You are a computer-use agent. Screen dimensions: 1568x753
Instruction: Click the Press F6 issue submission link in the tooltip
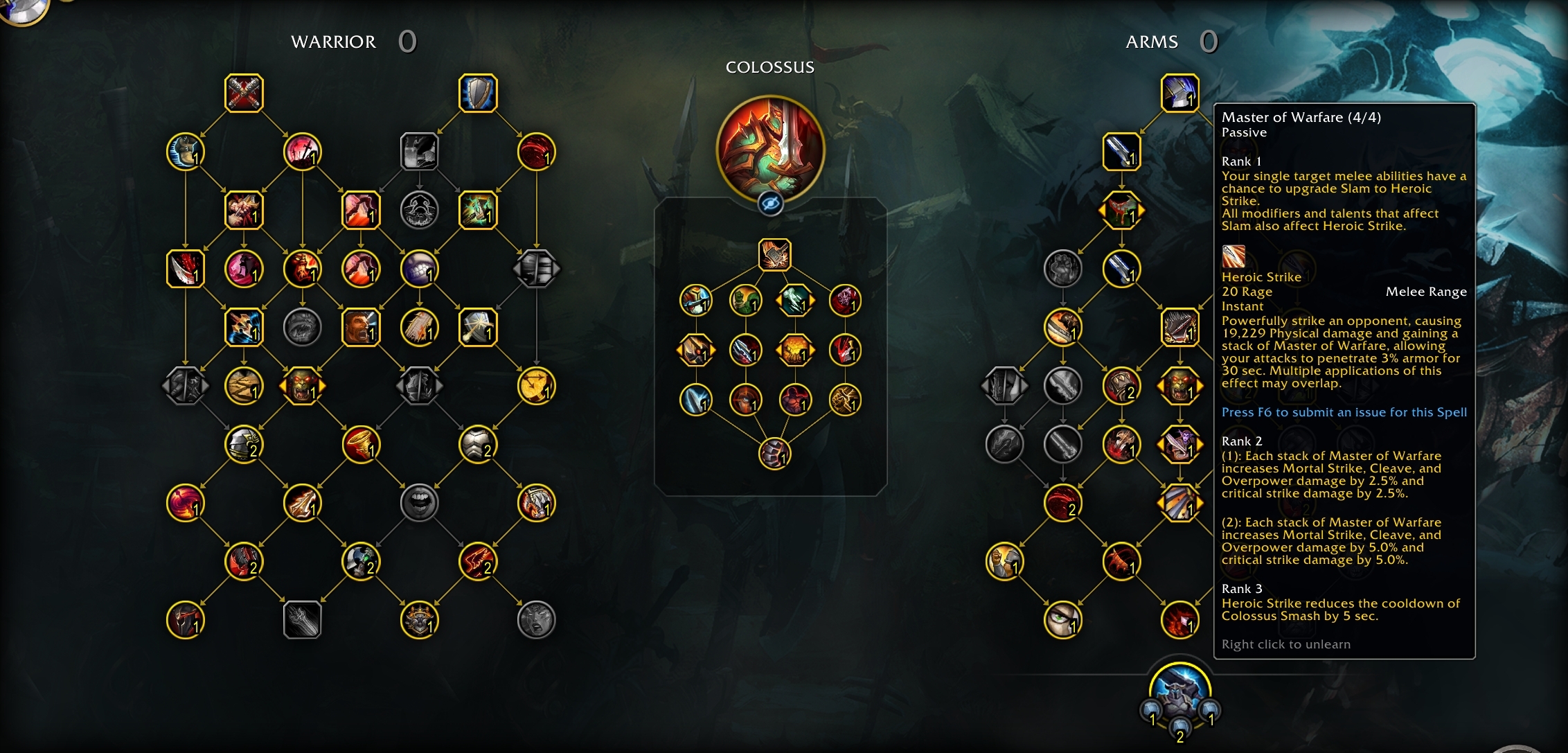tap(1344, 411)
